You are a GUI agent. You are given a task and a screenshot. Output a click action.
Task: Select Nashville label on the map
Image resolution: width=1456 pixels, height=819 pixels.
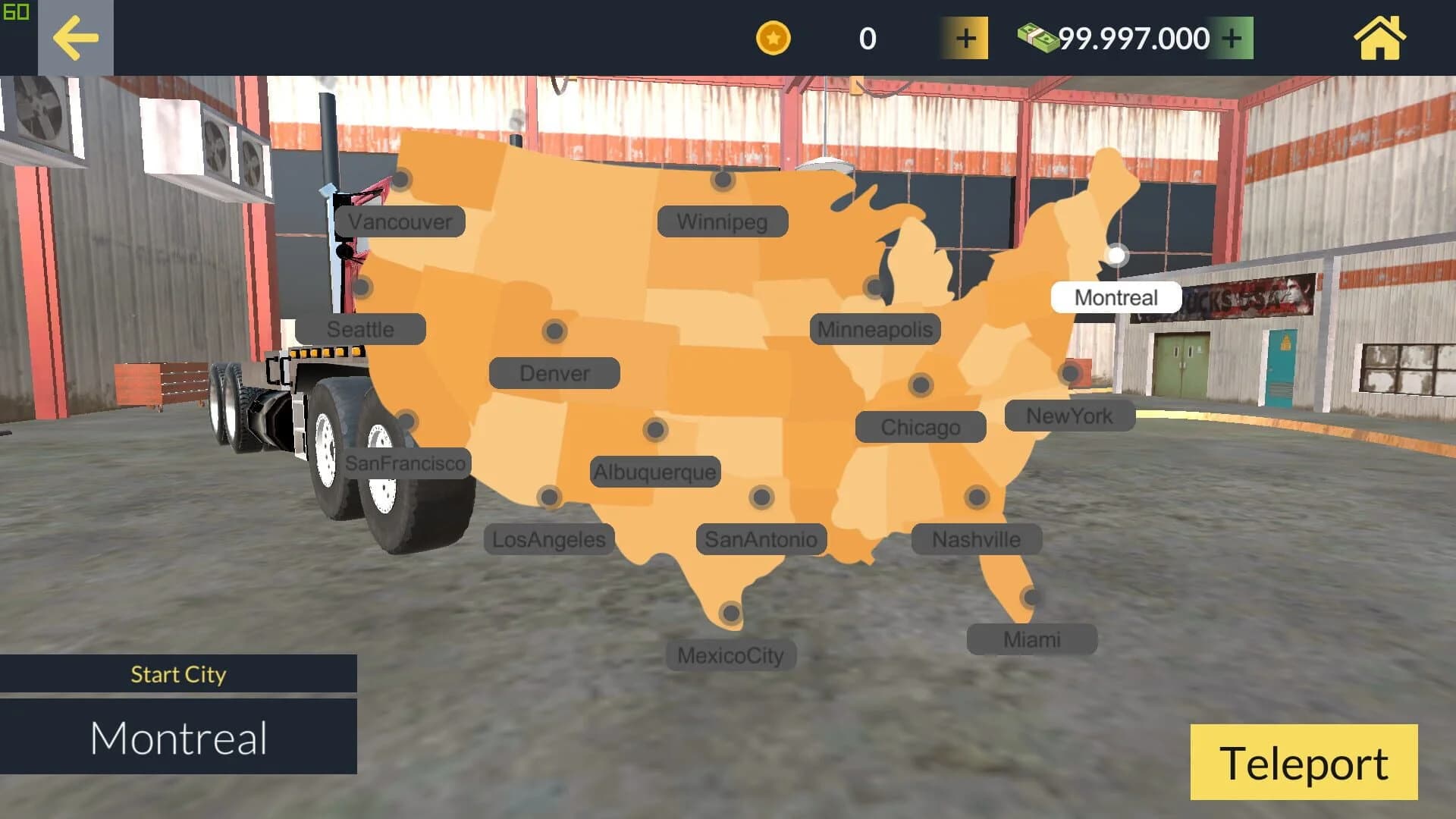(975, 539)
